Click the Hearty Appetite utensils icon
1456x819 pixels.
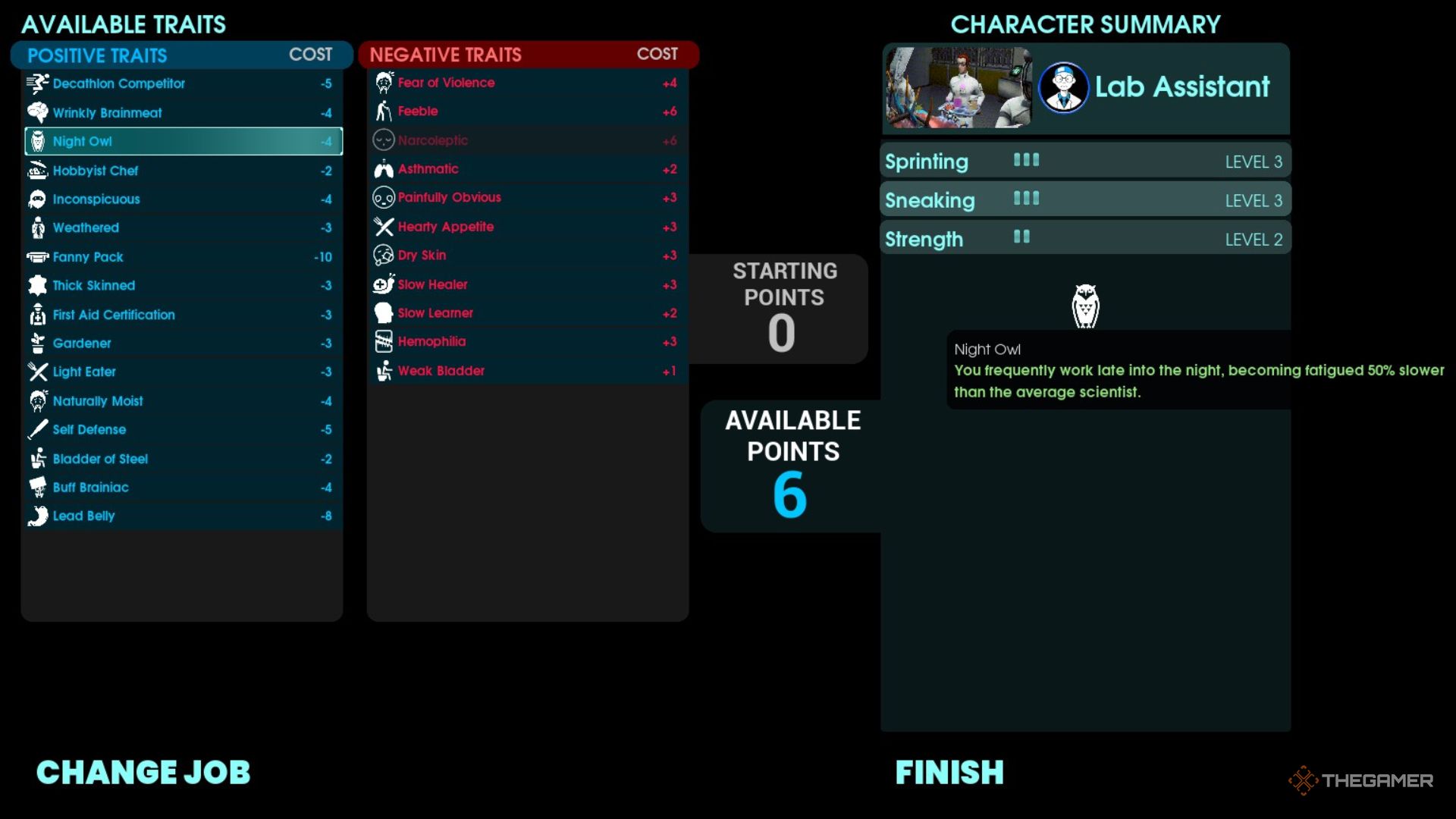[382, 226]
